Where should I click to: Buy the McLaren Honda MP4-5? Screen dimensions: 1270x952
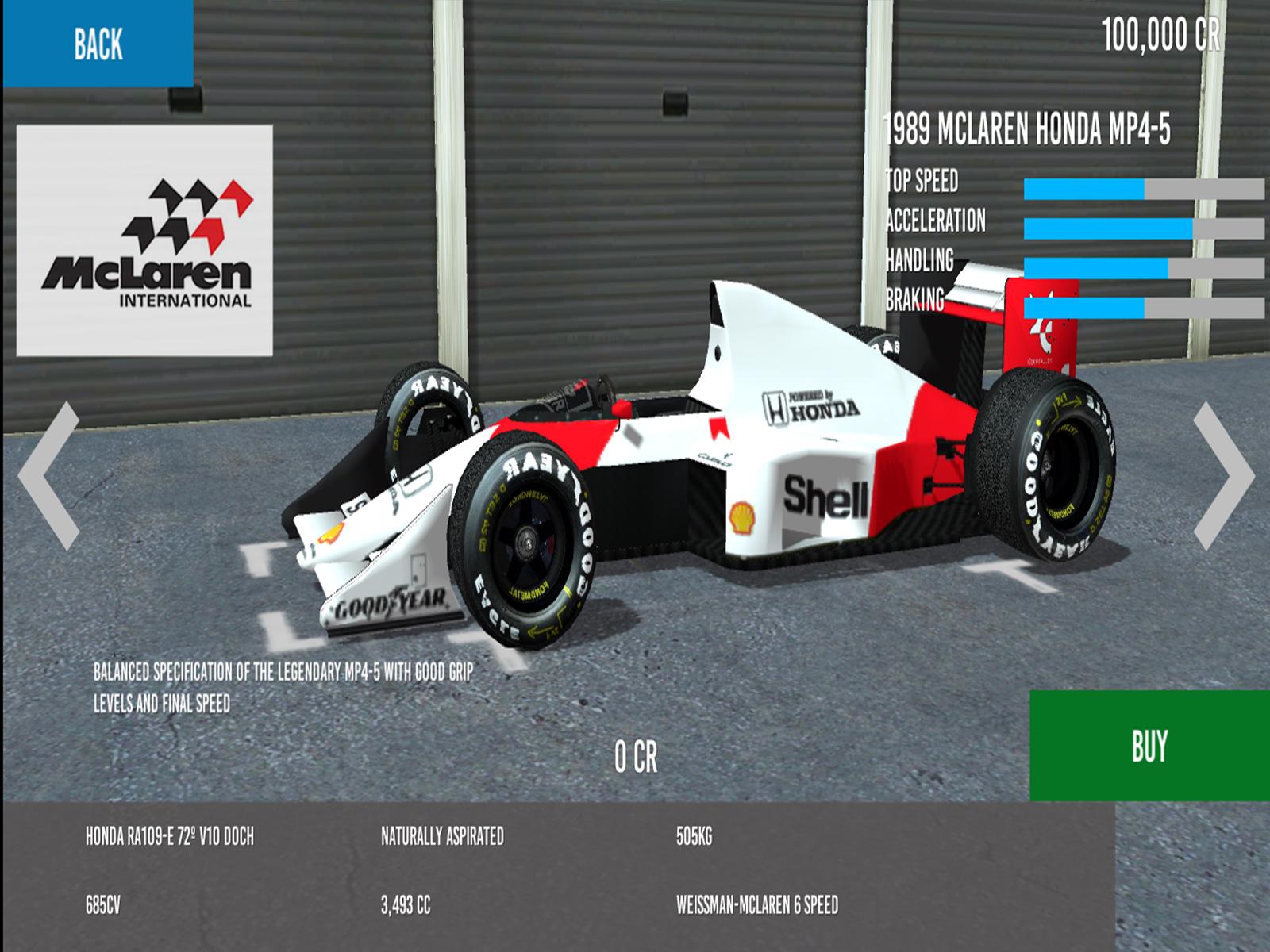click(1149, 746)
